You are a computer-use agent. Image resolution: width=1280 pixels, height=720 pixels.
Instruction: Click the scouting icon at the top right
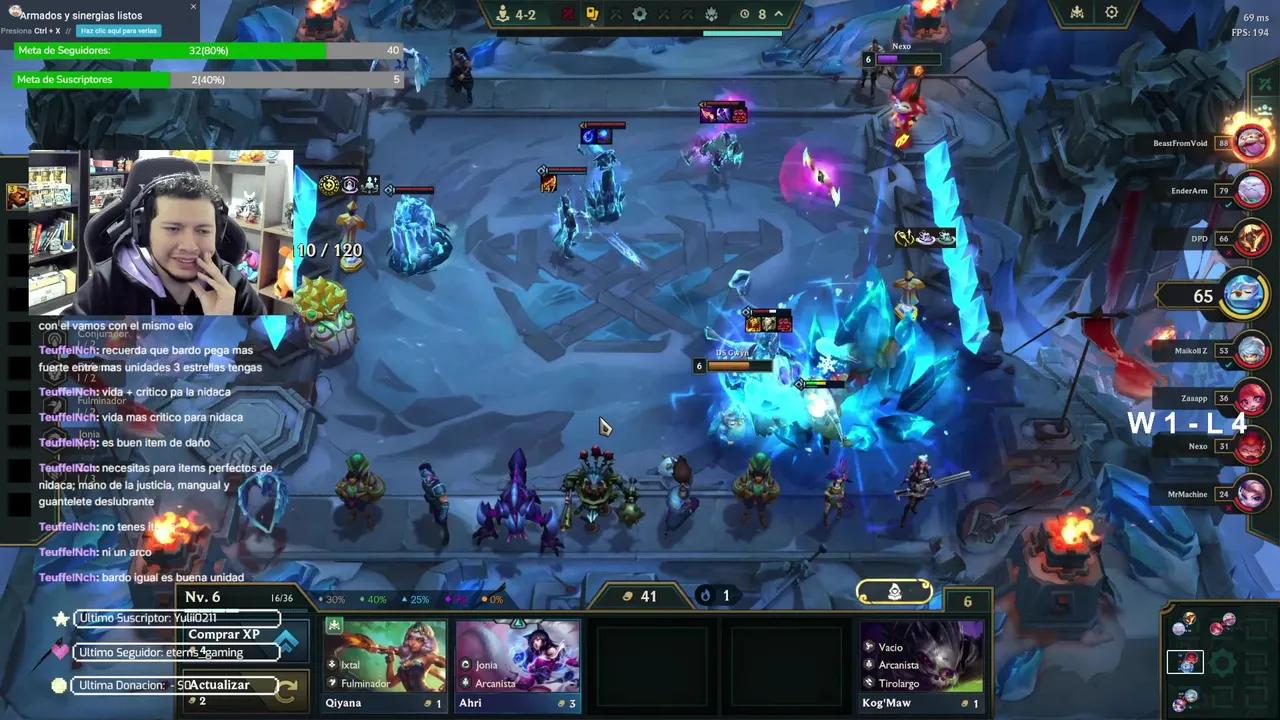1077,13
